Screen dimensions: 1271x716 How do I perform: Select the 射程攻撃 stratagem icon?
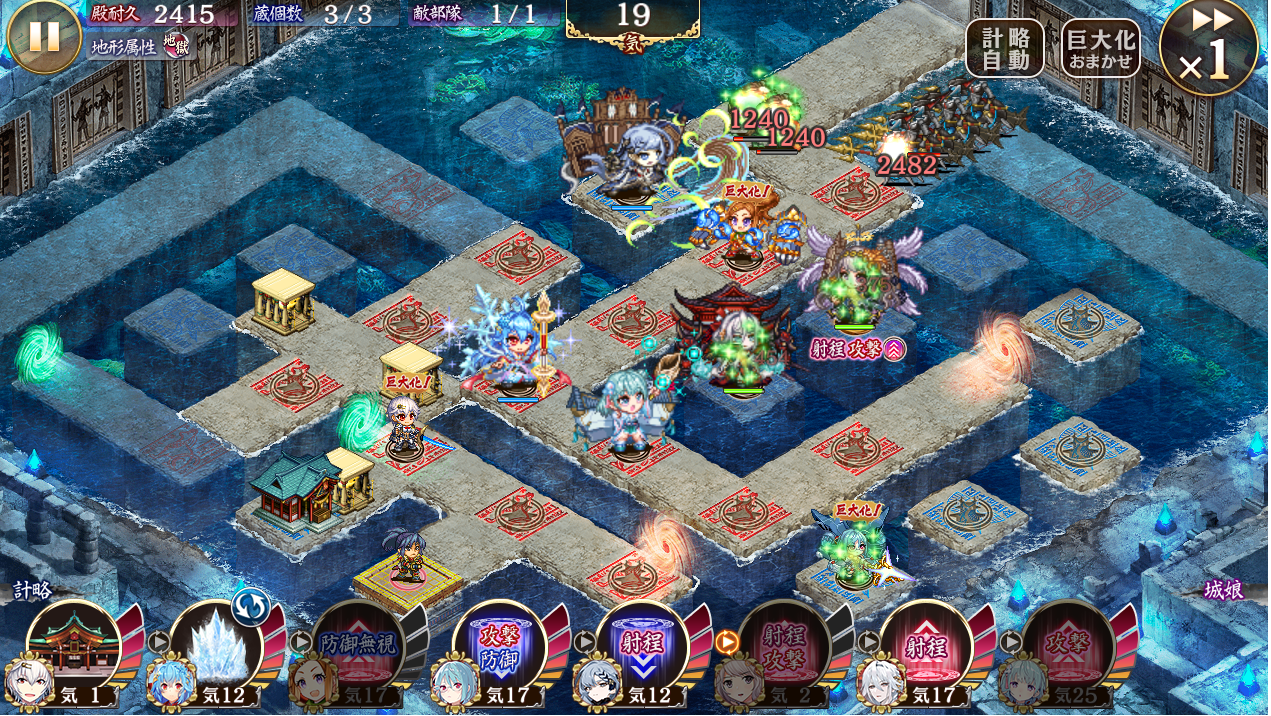pos(783,646)
